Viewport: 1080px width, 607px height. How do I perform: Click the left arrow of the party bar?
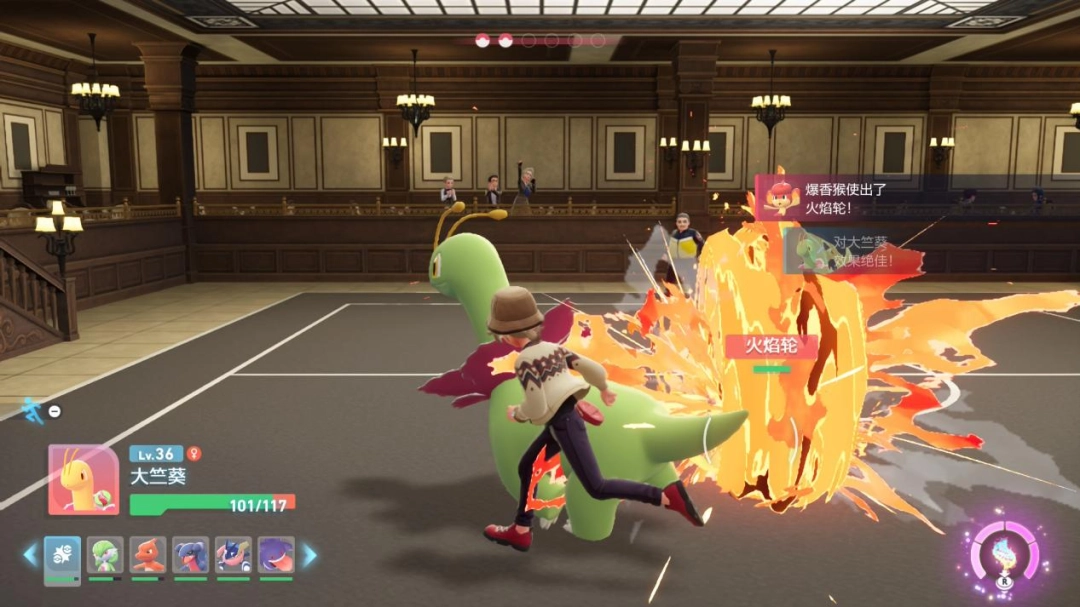click(29, 555)
